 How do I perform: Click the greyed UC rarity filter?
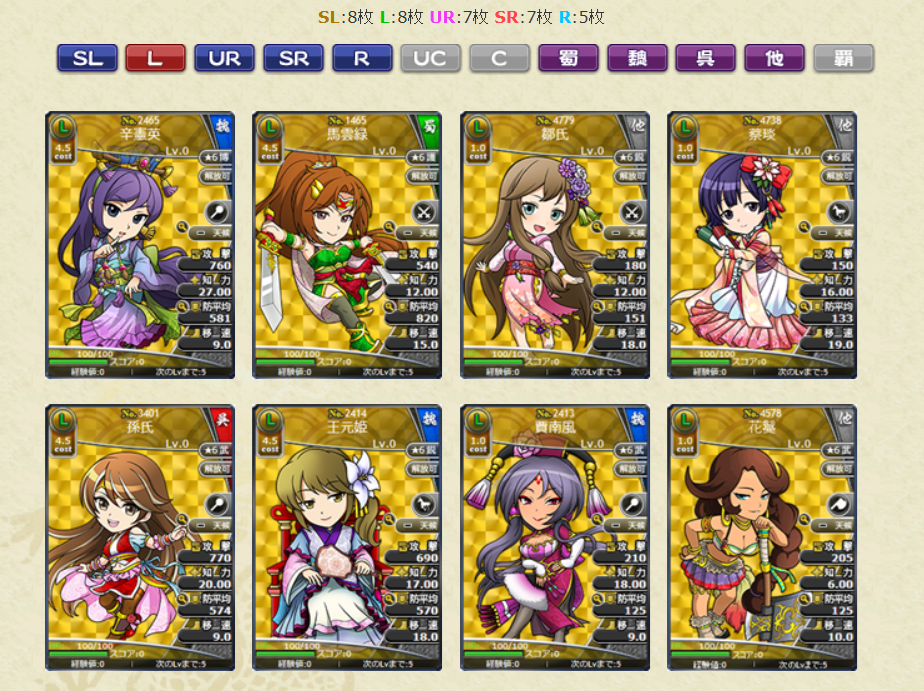point(430,58)
